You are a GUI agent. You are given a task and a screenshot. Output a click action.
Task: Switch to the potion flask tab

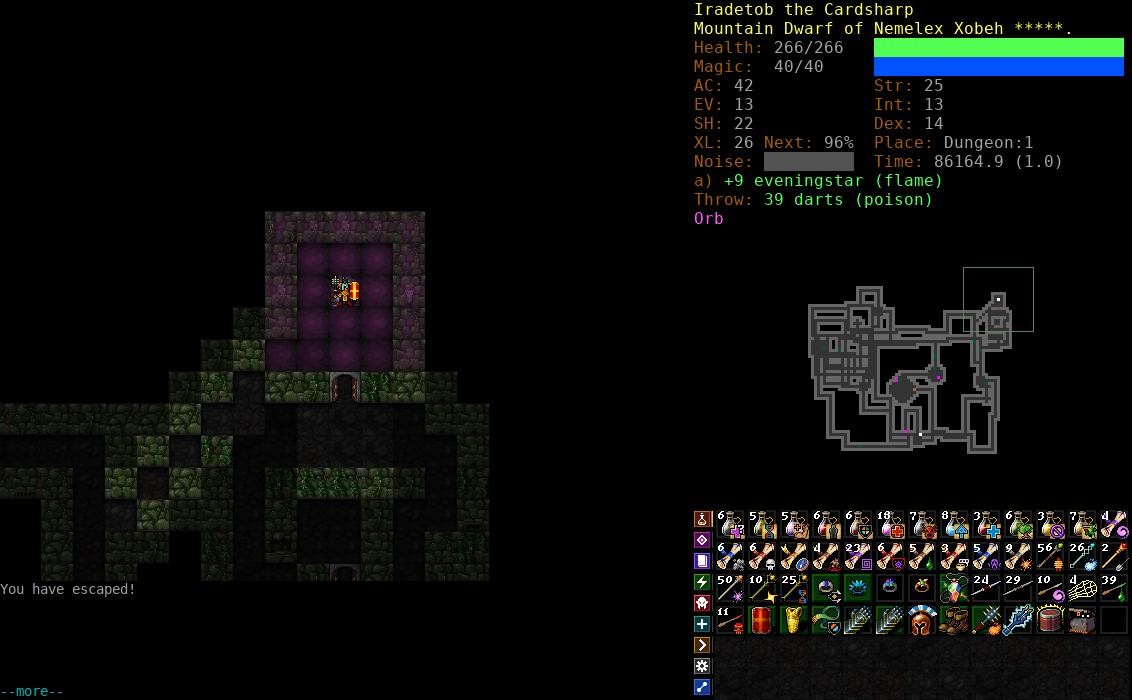pos(702,519)
